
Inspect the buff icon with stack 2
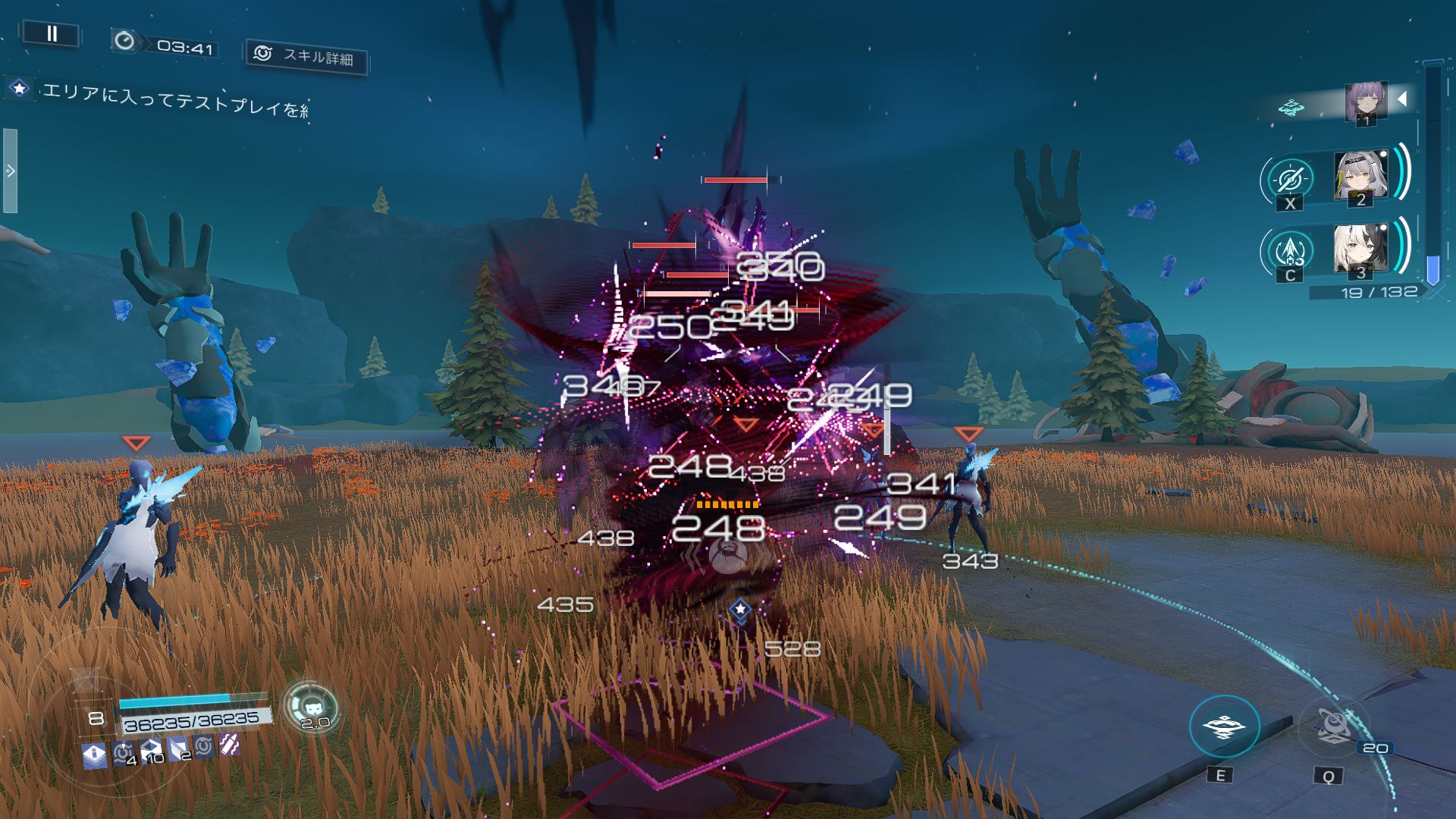click(178, 749)
